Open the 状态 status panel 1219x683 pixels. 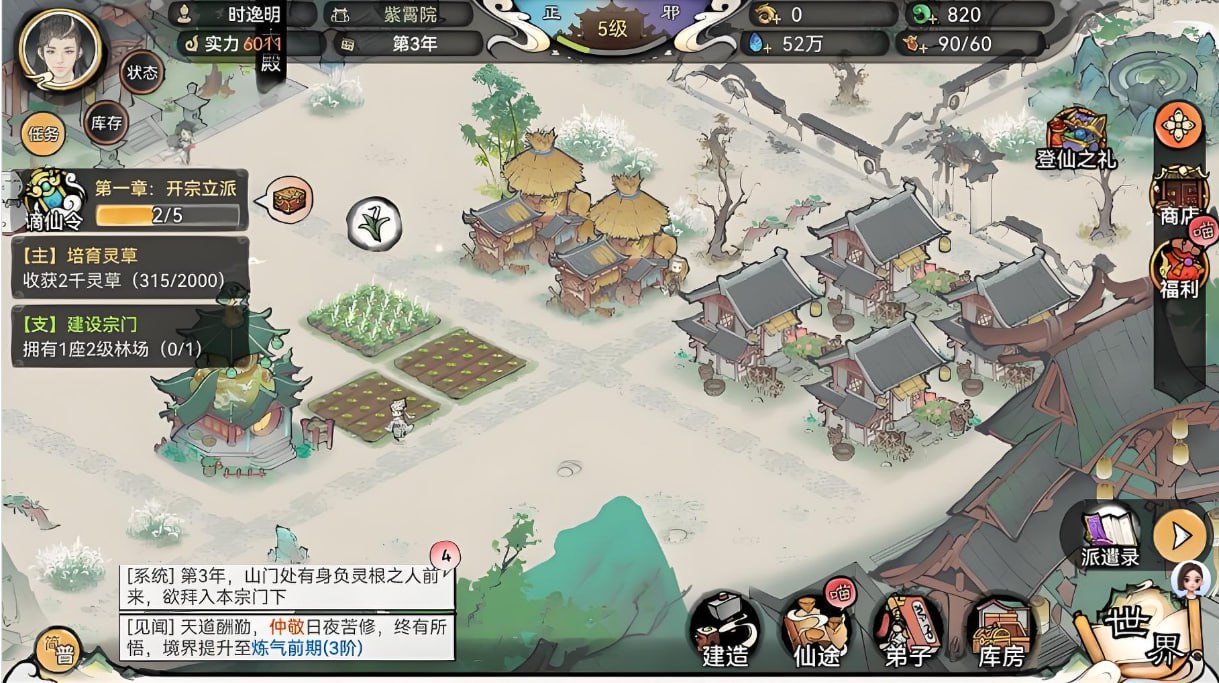142,73
